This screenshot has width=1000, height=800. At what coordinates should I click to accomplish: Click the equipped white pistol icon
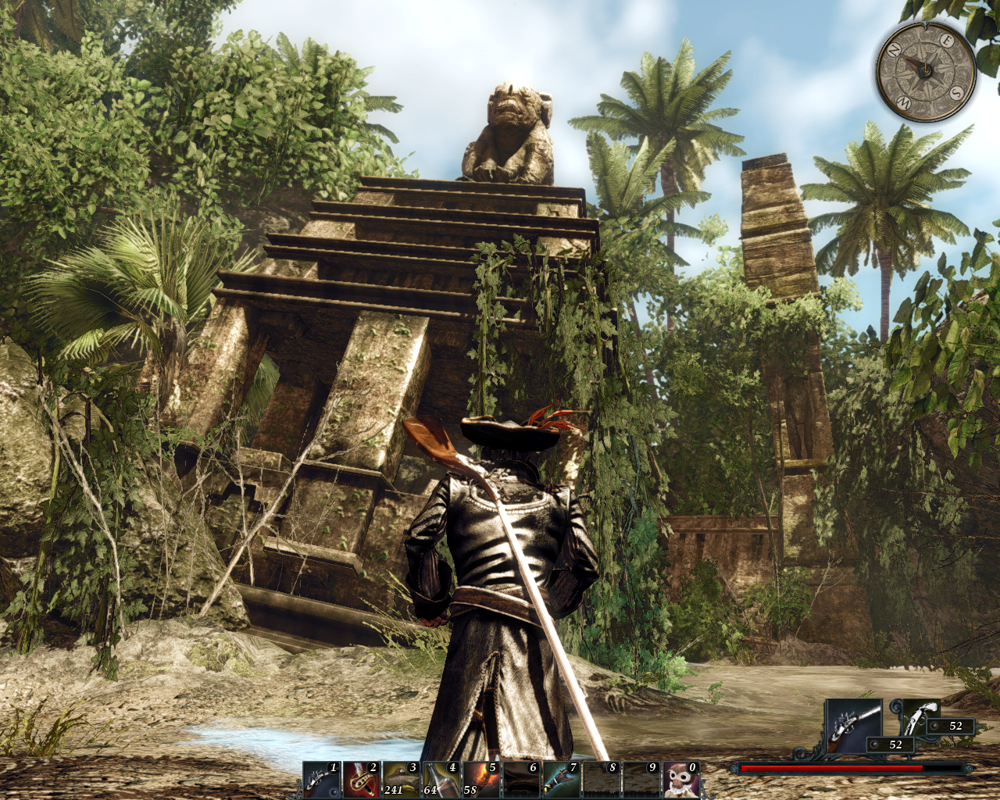[918, 715]
